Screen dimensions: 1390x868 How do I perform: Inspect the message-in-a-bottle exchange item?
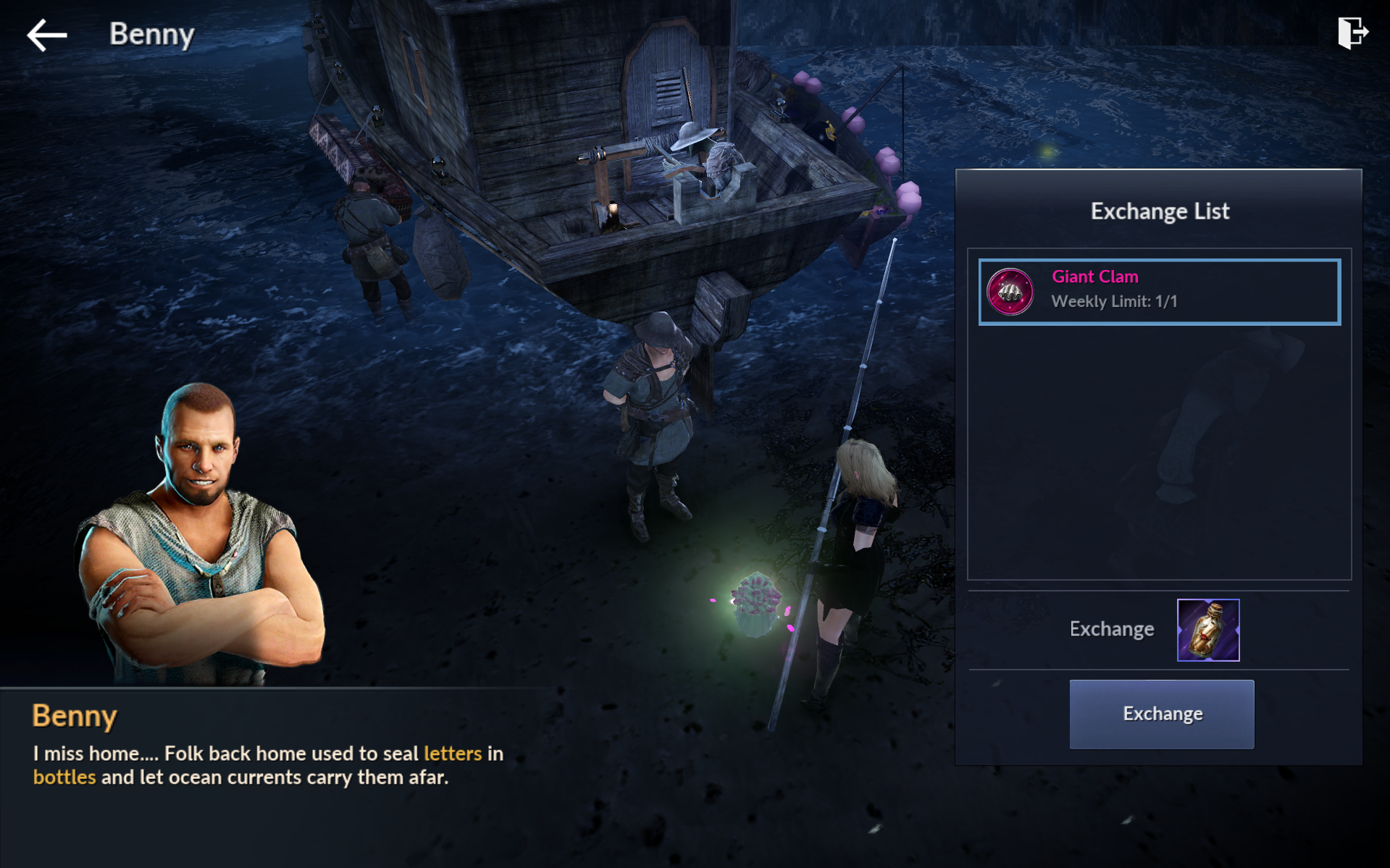point(1207,630)
